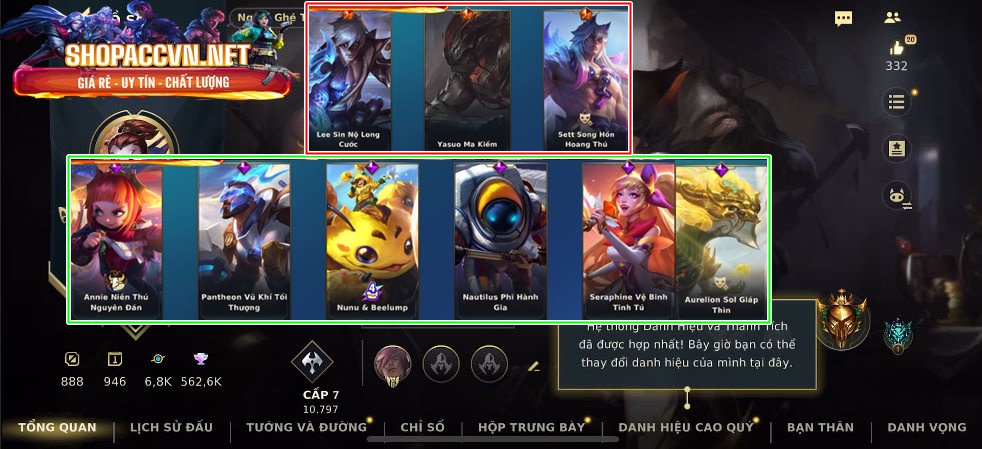Show the Hộp Trưng Bày tab
This screenshot has height=449, width=982.
point(531,427)
